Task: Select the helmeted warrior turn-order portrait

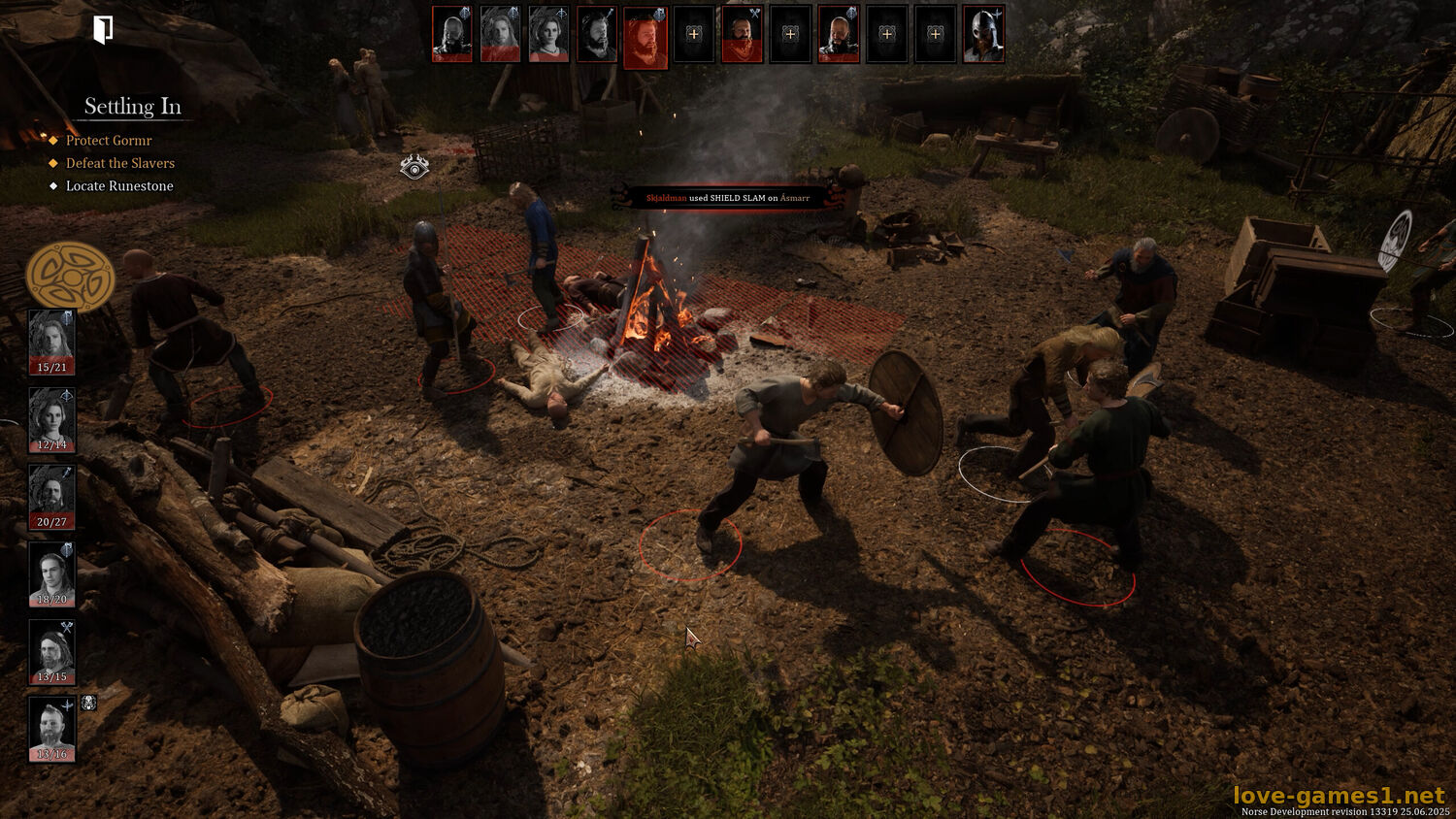Action: 983,34
